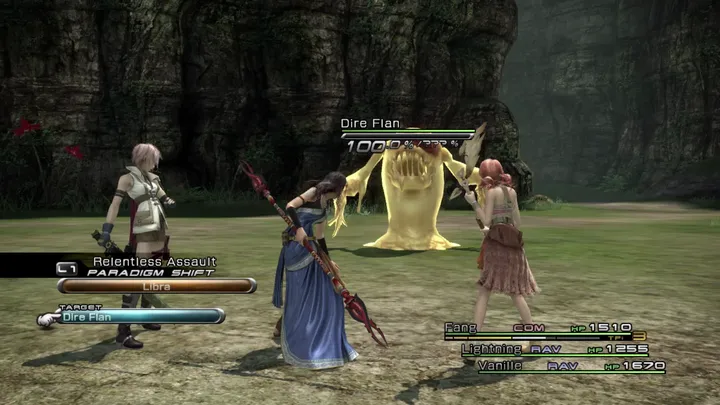Select Lightning's party status row
Image resolution: width=720 pixels, height=405 pixels.
[555, 349]
